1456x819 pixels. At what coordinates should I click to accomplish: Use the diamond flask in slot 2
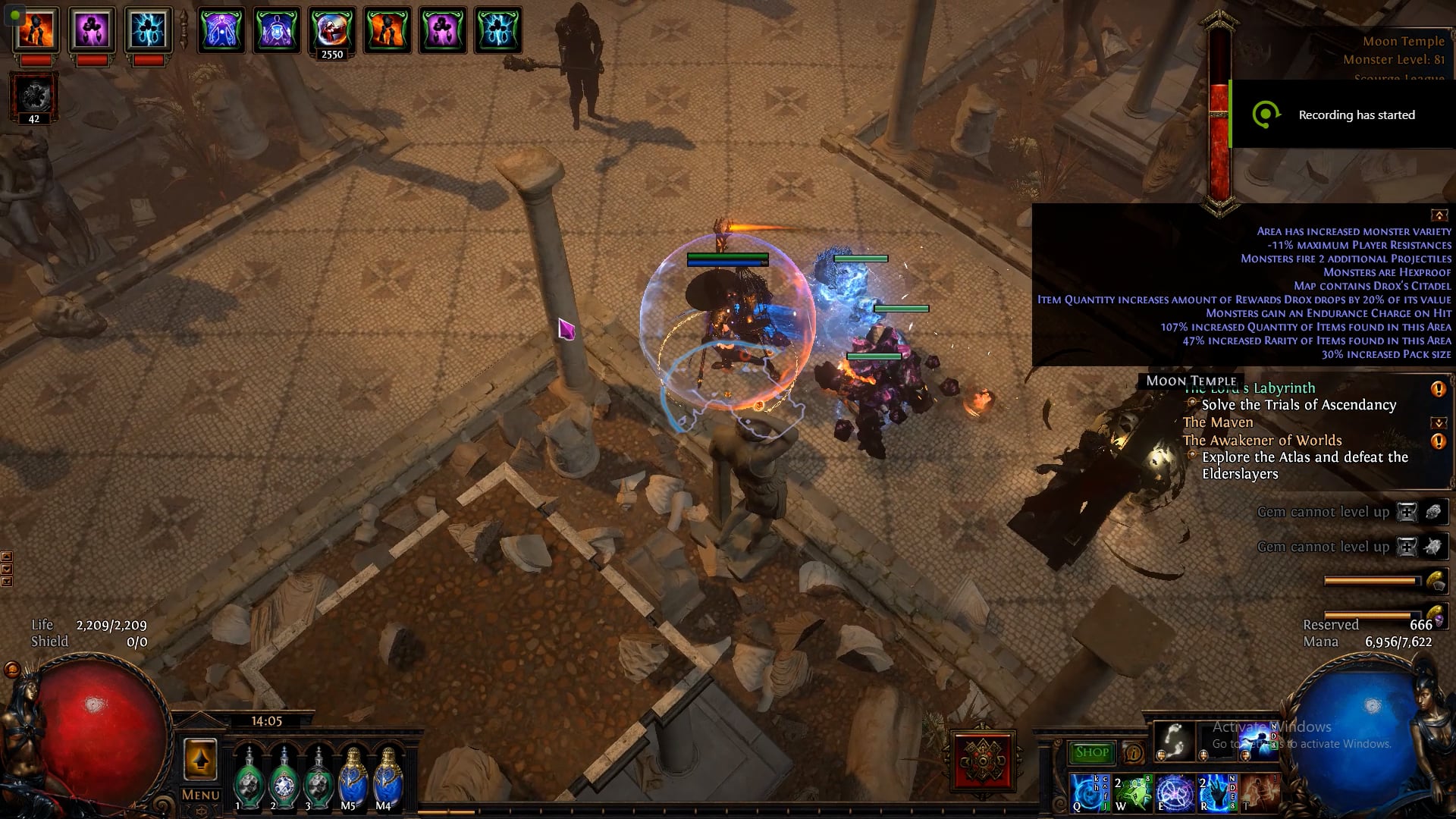(284, 778)
